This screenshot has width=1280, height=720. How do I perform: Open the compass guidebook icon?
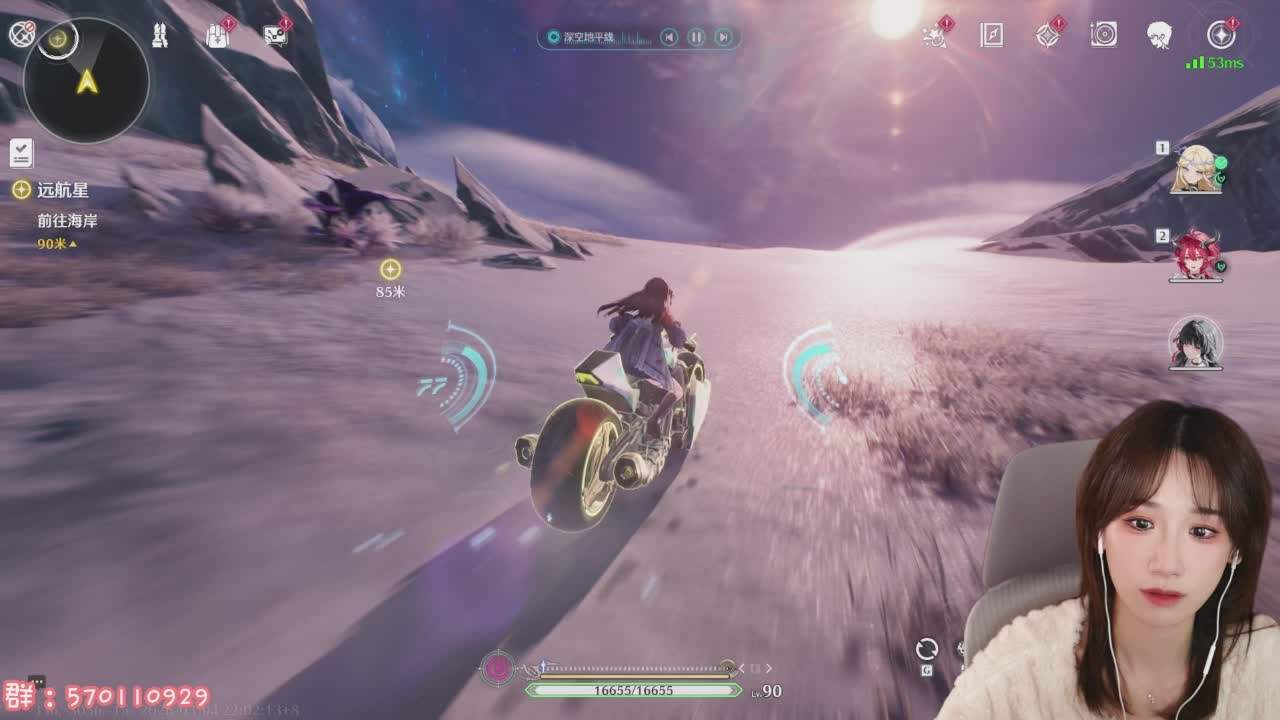(991, 35)
